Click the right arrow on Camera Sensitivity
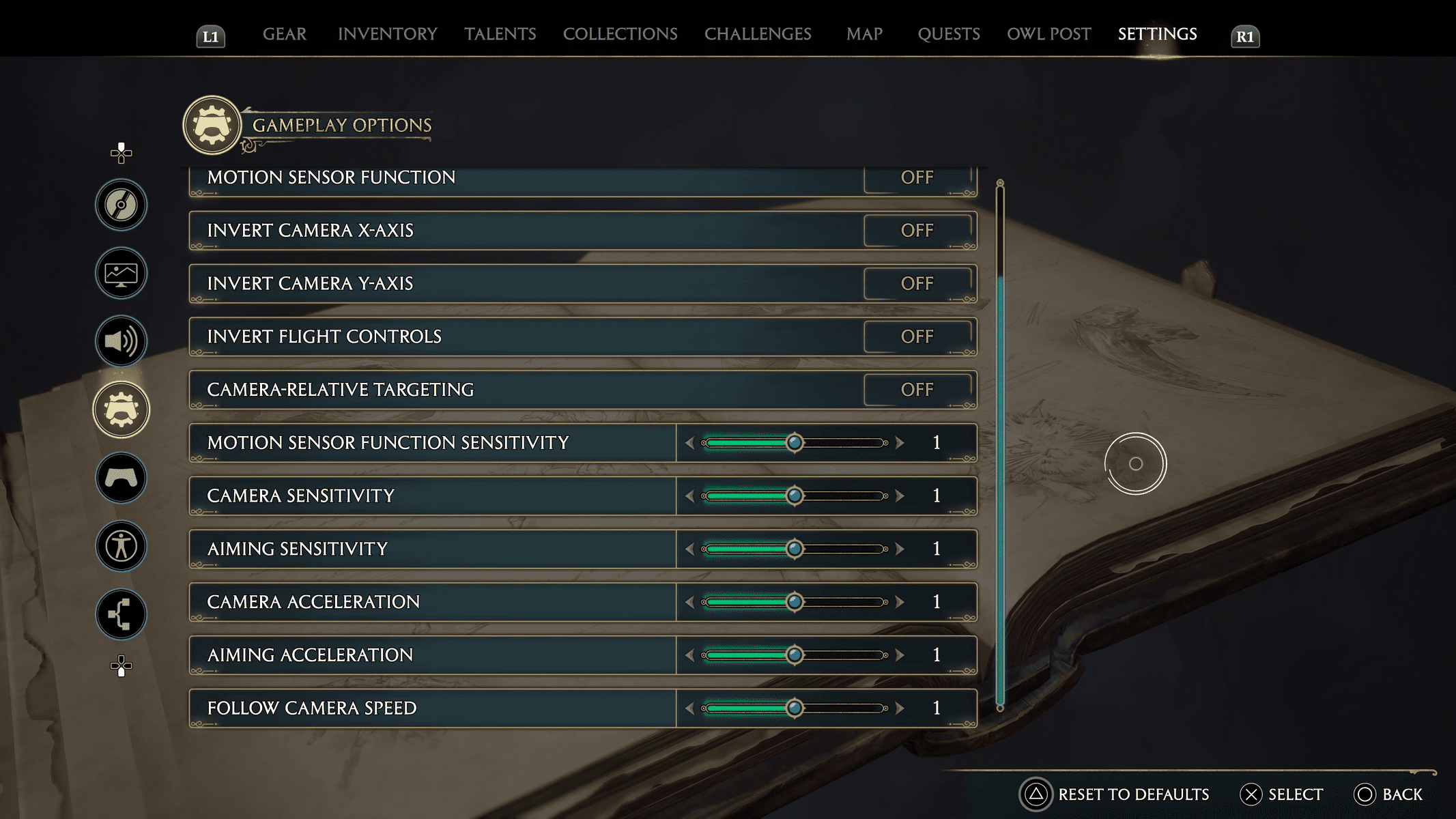 click(900, 495)
